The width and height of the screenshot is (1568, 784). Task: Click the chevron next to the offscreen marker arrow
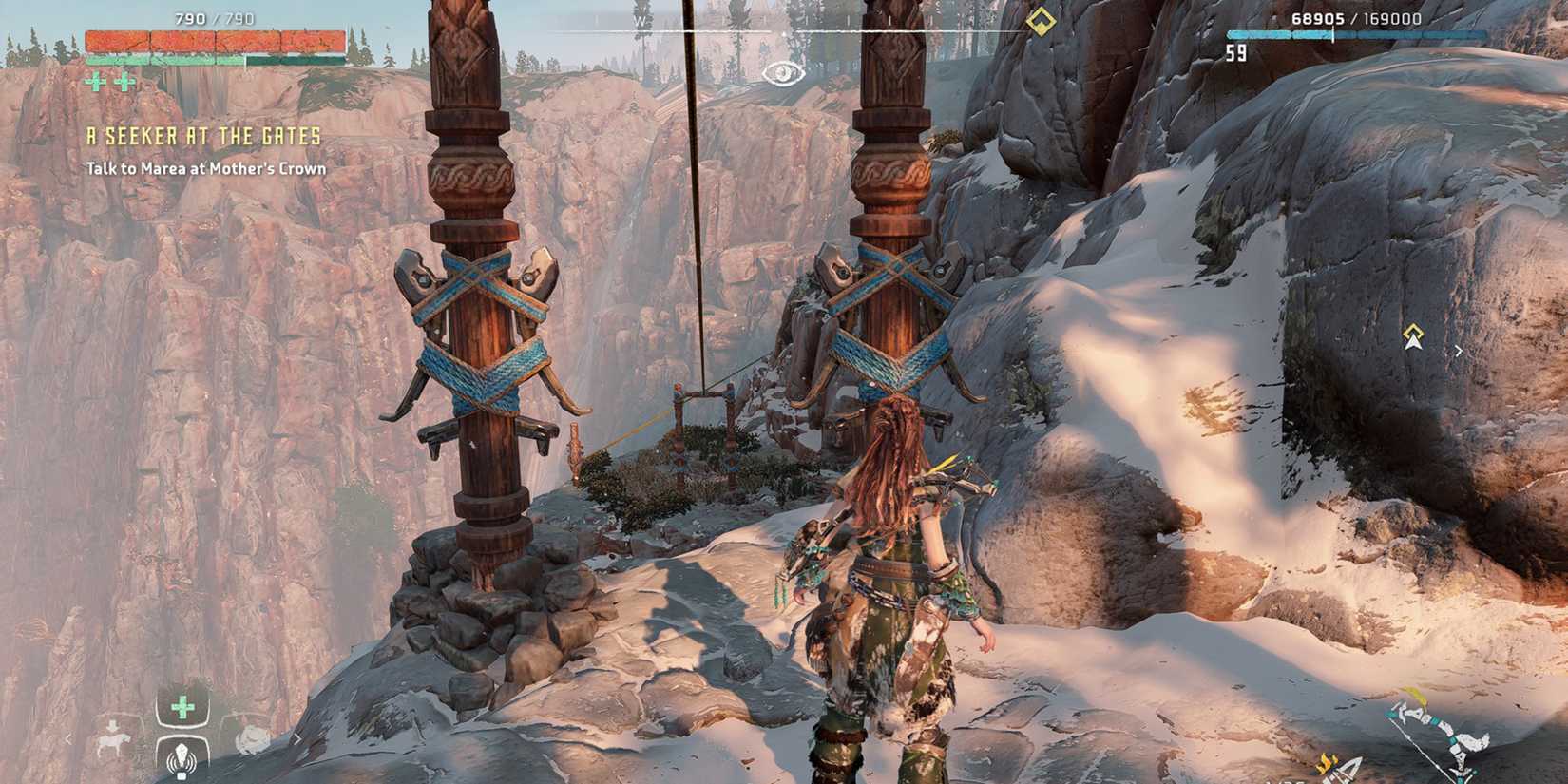[x=1457, y=350]
